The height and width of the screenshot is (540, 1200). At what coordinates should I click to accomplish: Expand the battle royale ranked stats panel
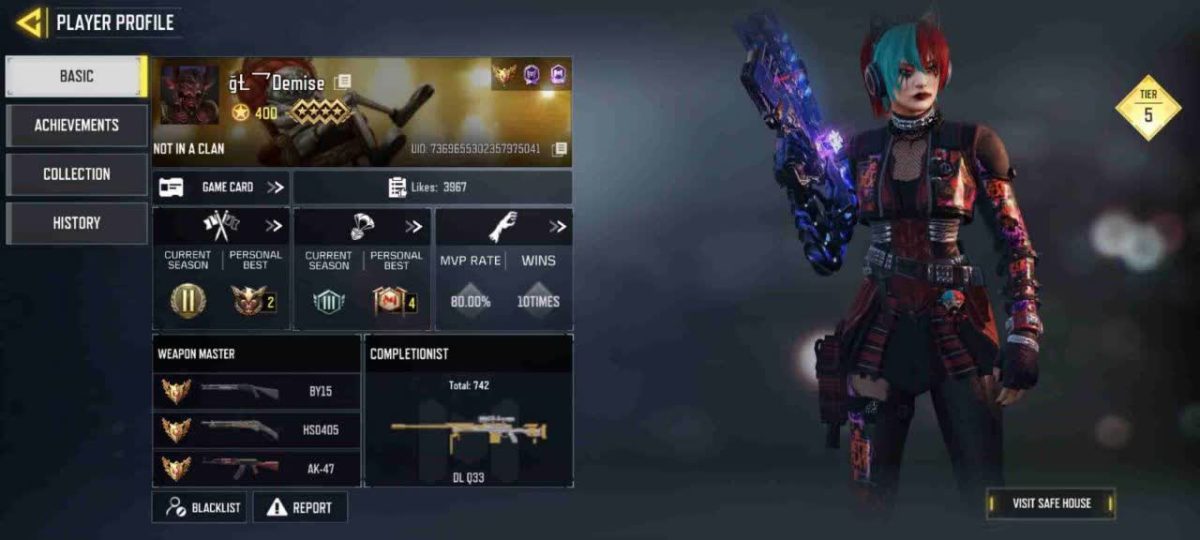click(413, 226)
